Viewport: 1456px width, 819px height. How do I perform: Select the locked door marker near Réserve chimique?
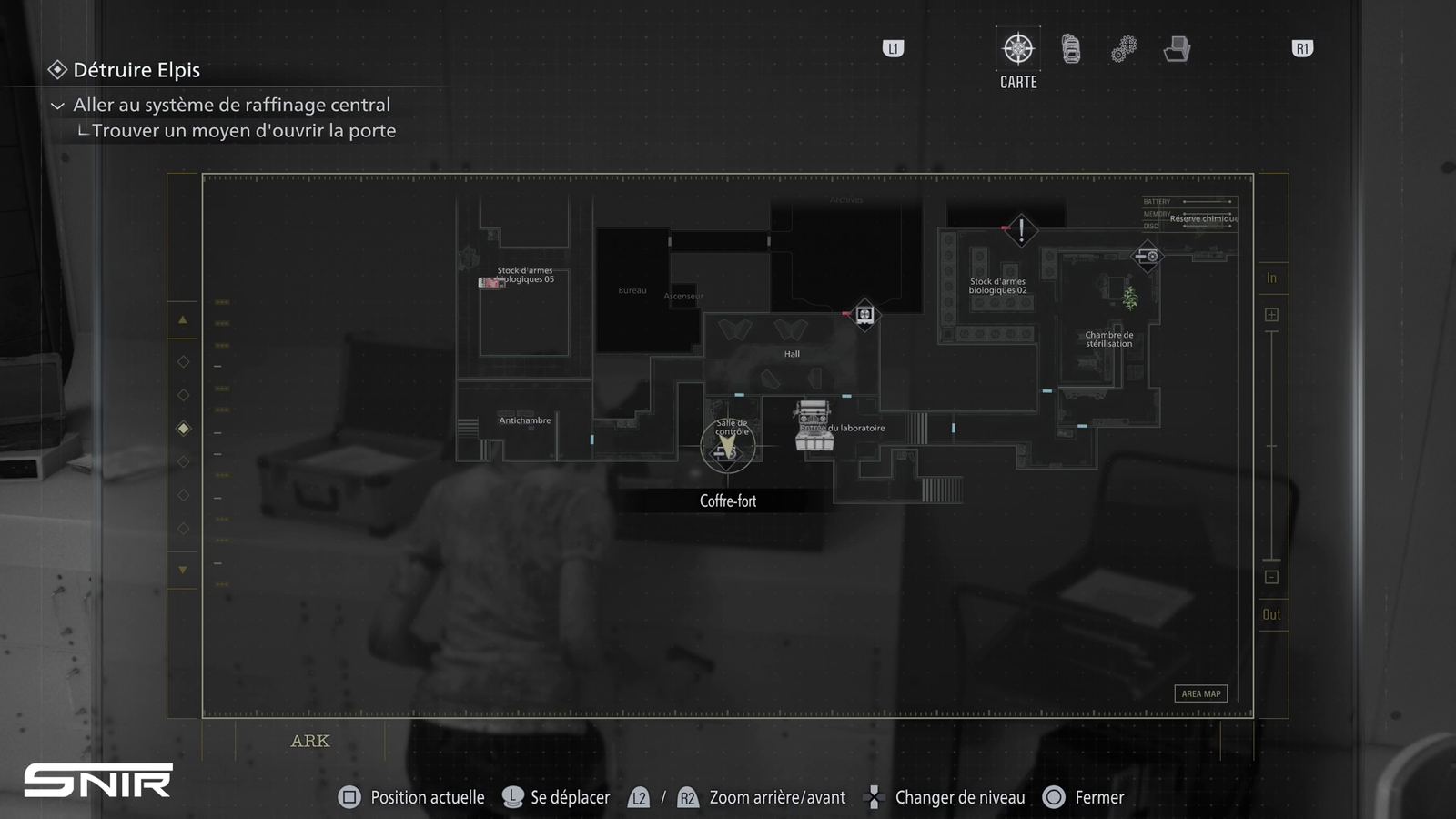[x=1148, y=257]
